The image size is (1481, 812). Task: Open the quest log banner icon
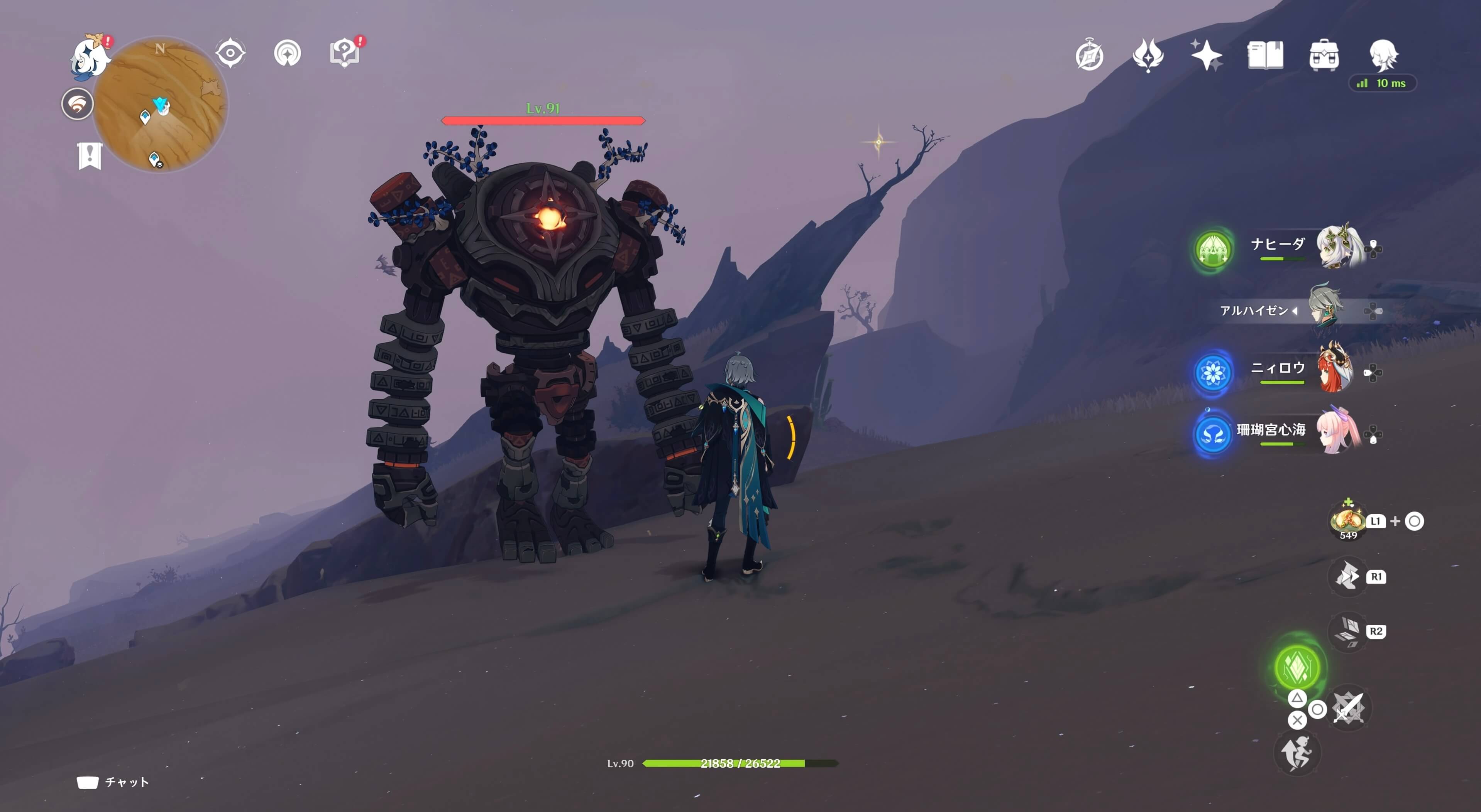click(90, 155)
